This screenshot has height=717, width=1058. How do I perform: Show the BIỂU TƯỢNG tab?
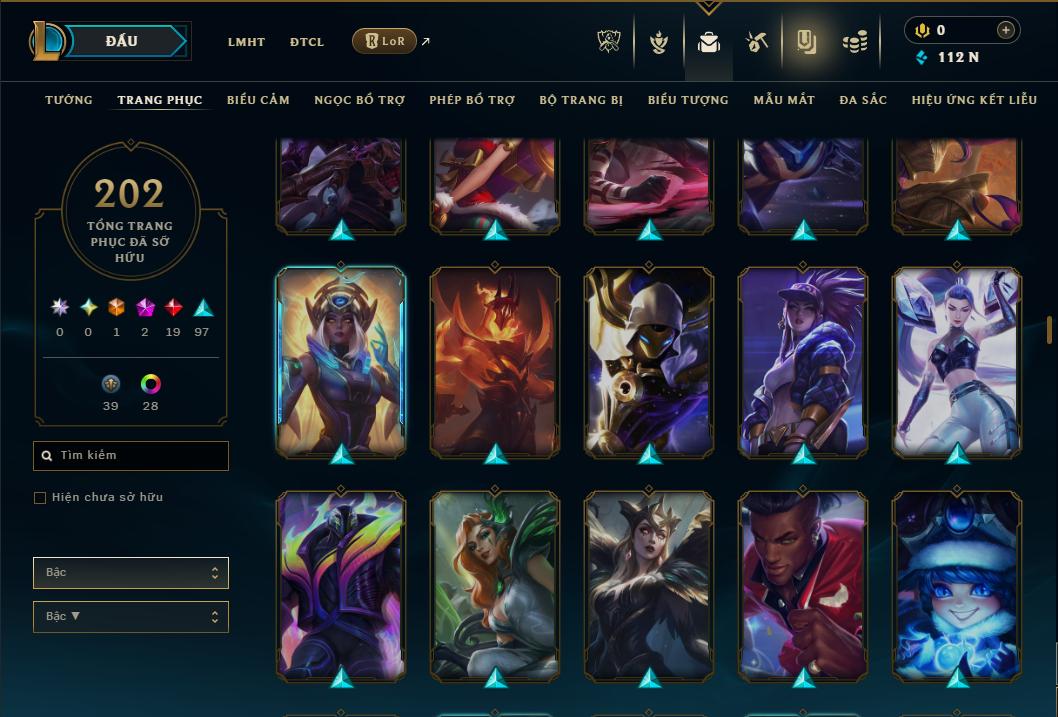pyautogui.click(x=688, y=100)
